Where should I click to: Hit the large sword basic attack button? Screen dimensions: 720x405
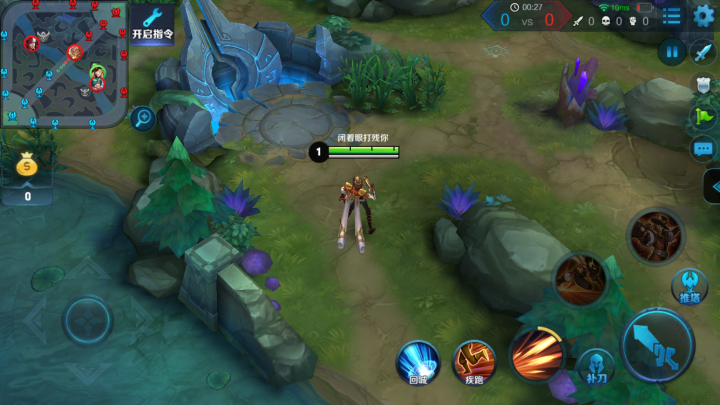pos(657,344)
